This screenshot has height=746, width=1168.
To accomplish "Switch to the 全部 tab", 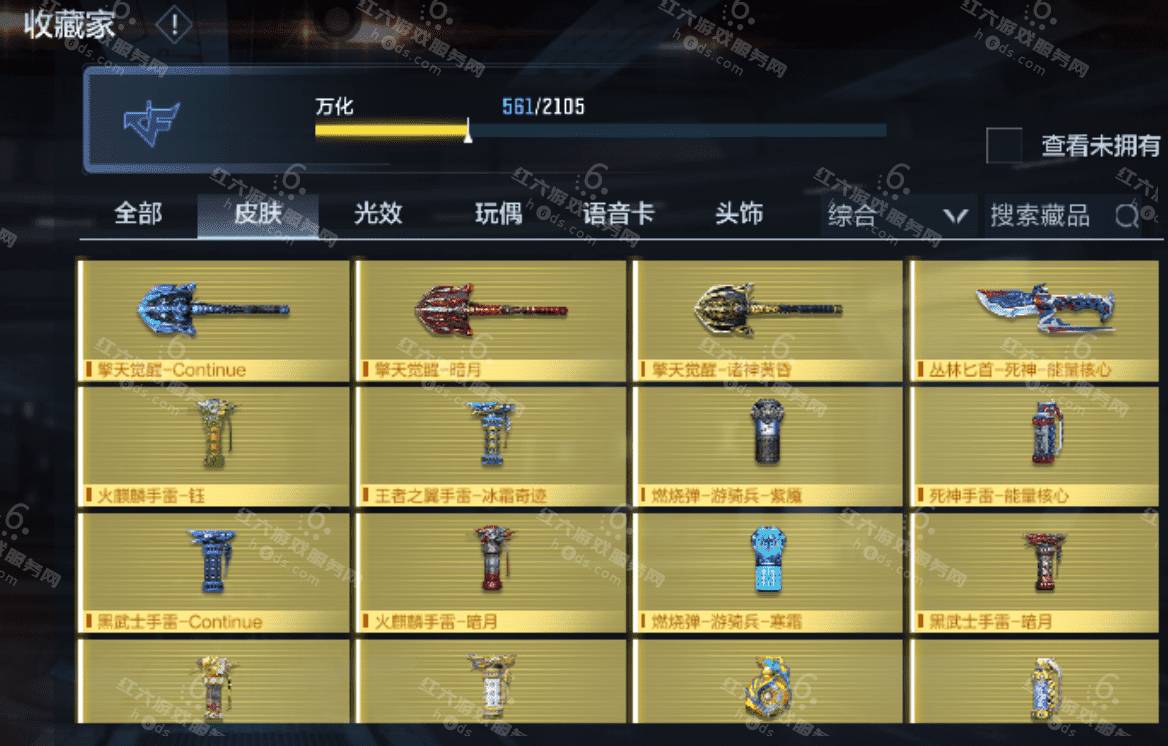I will [x=138, y=213].
